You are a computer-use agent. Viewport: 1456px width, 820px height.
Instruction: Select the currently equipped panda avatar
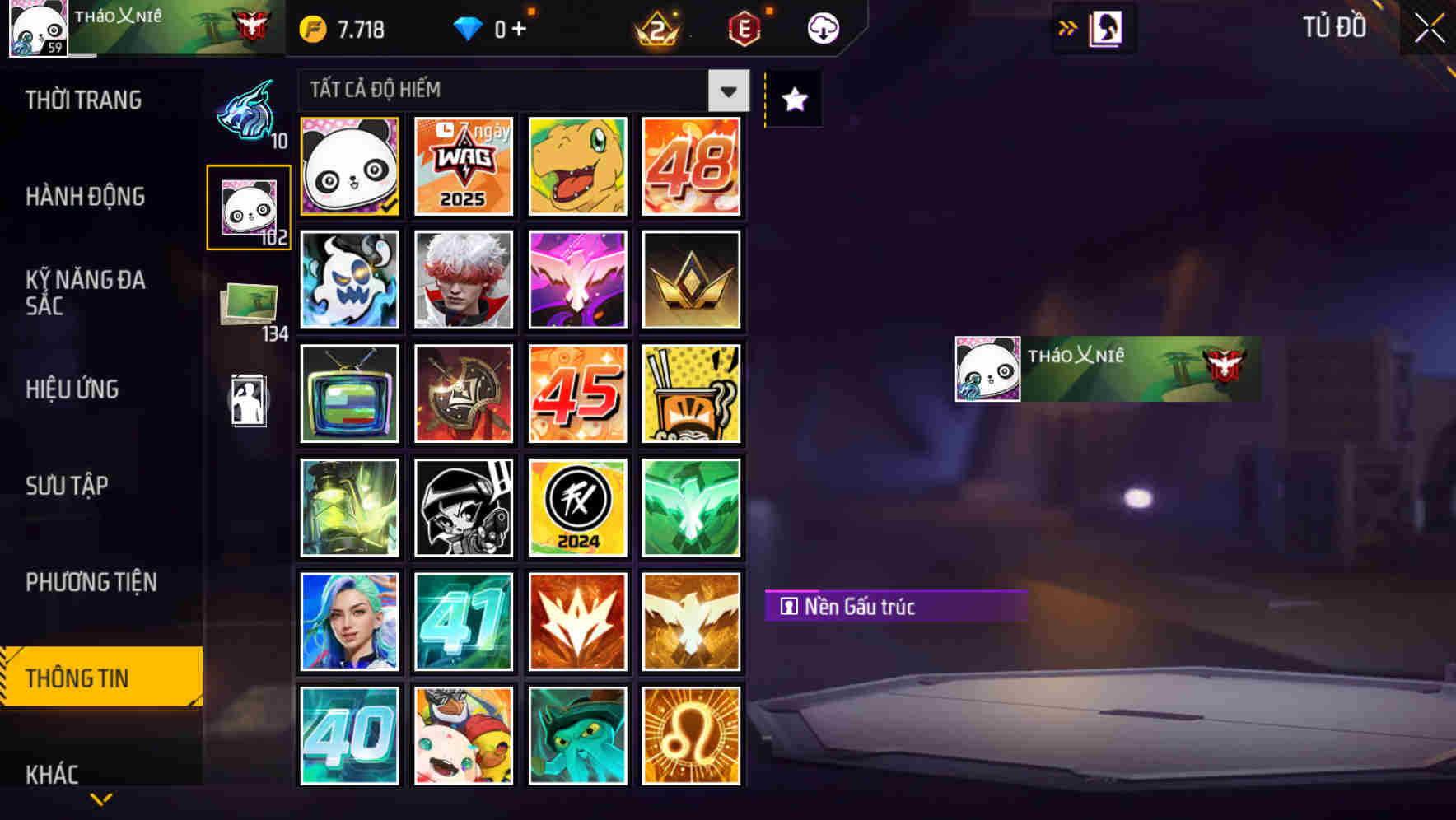[x=349, y=166]
